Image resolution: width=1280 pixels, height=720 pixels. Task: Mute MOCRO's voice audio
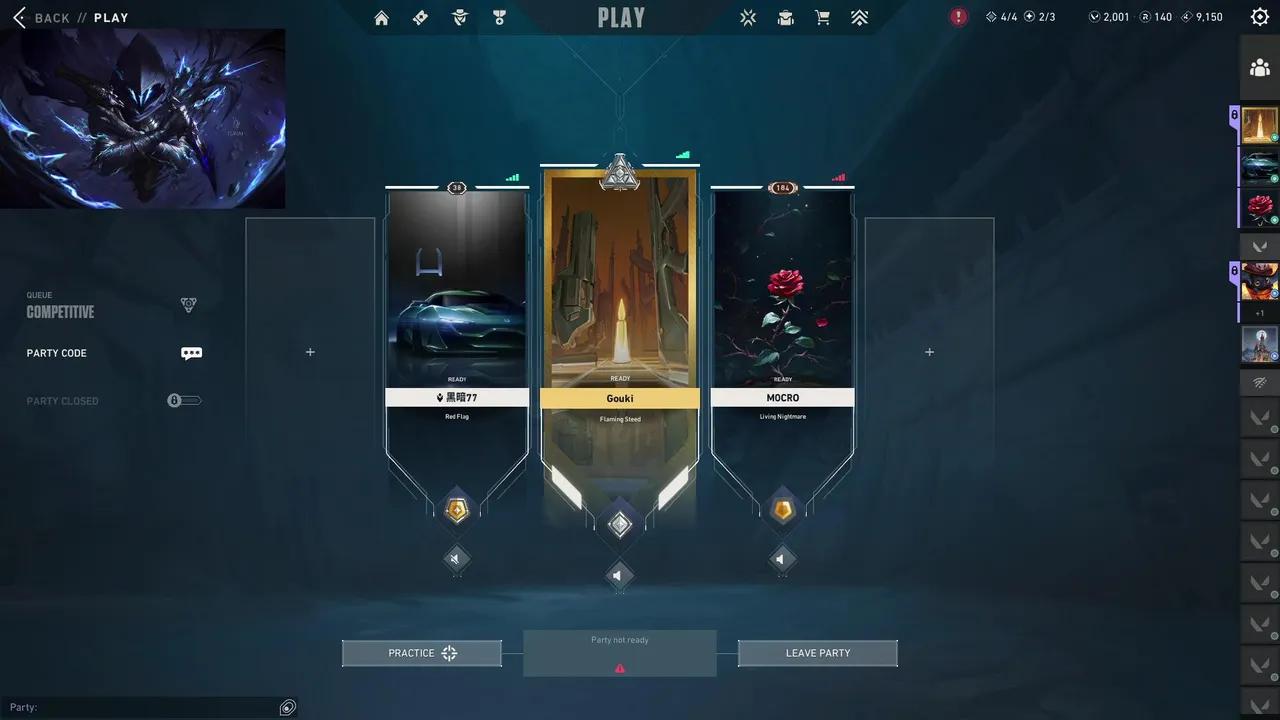pyautogui.click(x=782, y=559)
